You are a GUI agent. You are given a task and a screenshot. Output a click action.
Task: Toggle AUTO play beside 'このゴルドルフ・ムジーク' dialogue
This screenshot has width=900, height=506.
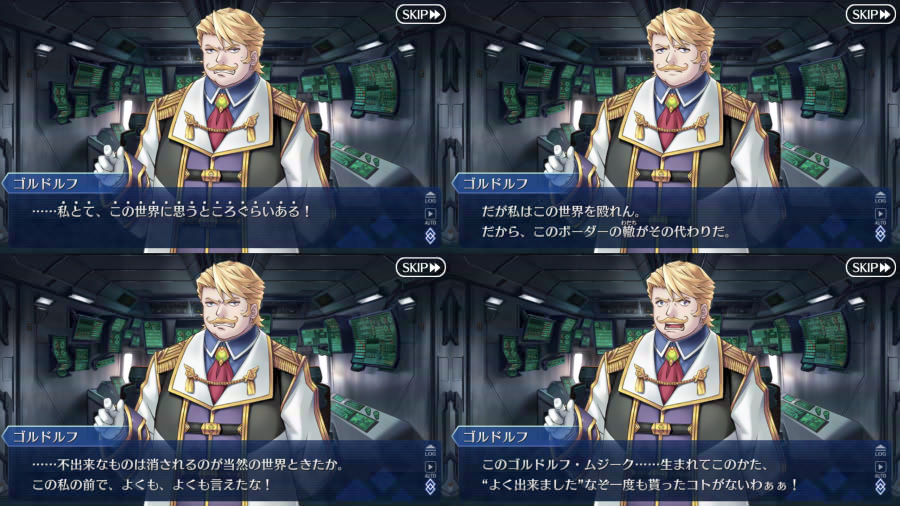pyautogui.click(x=880, y=467)
